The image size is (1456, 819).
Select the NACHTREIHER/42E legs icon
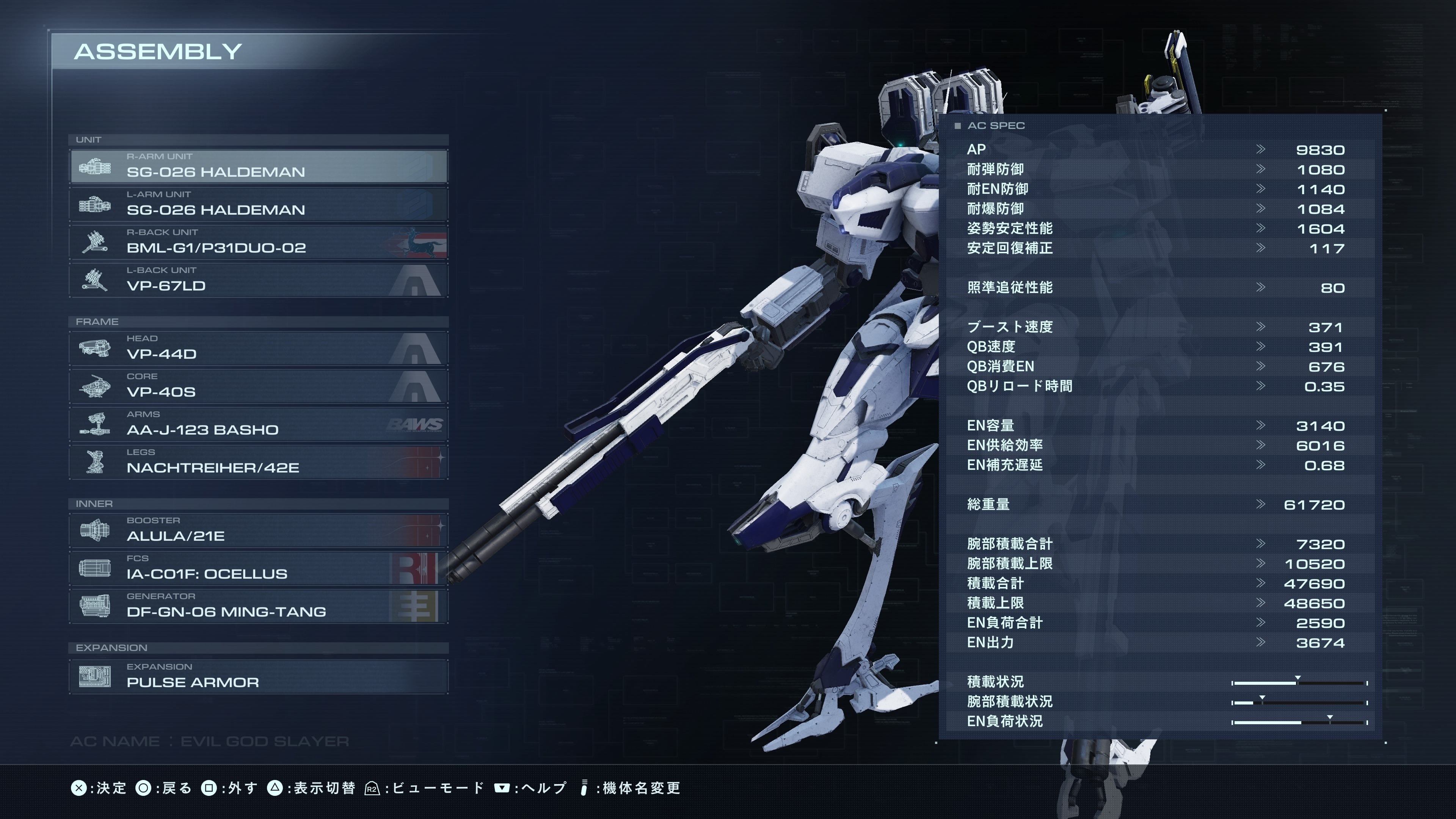pyautogui.click(x=95, y=462)
